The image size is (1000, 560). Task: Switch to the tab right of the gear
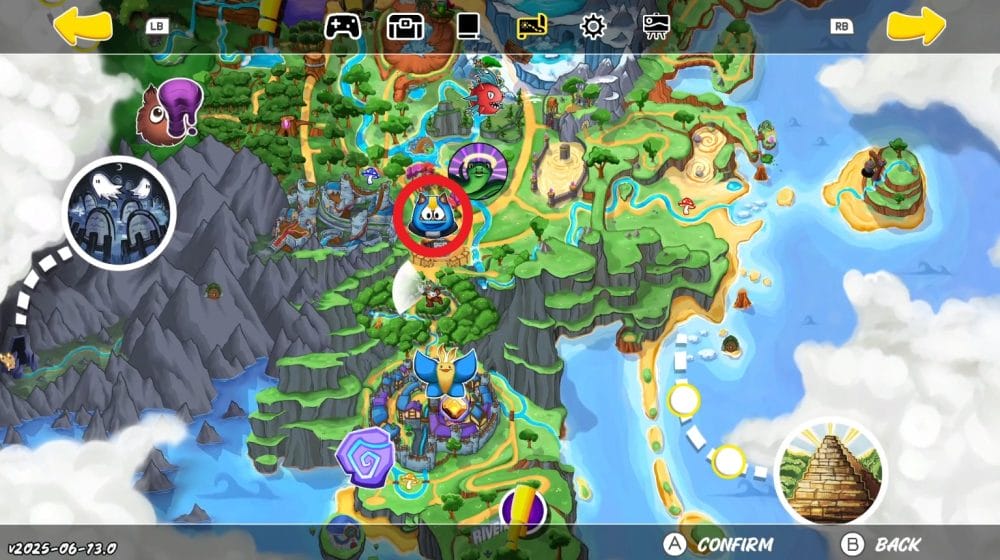(656, 26)
